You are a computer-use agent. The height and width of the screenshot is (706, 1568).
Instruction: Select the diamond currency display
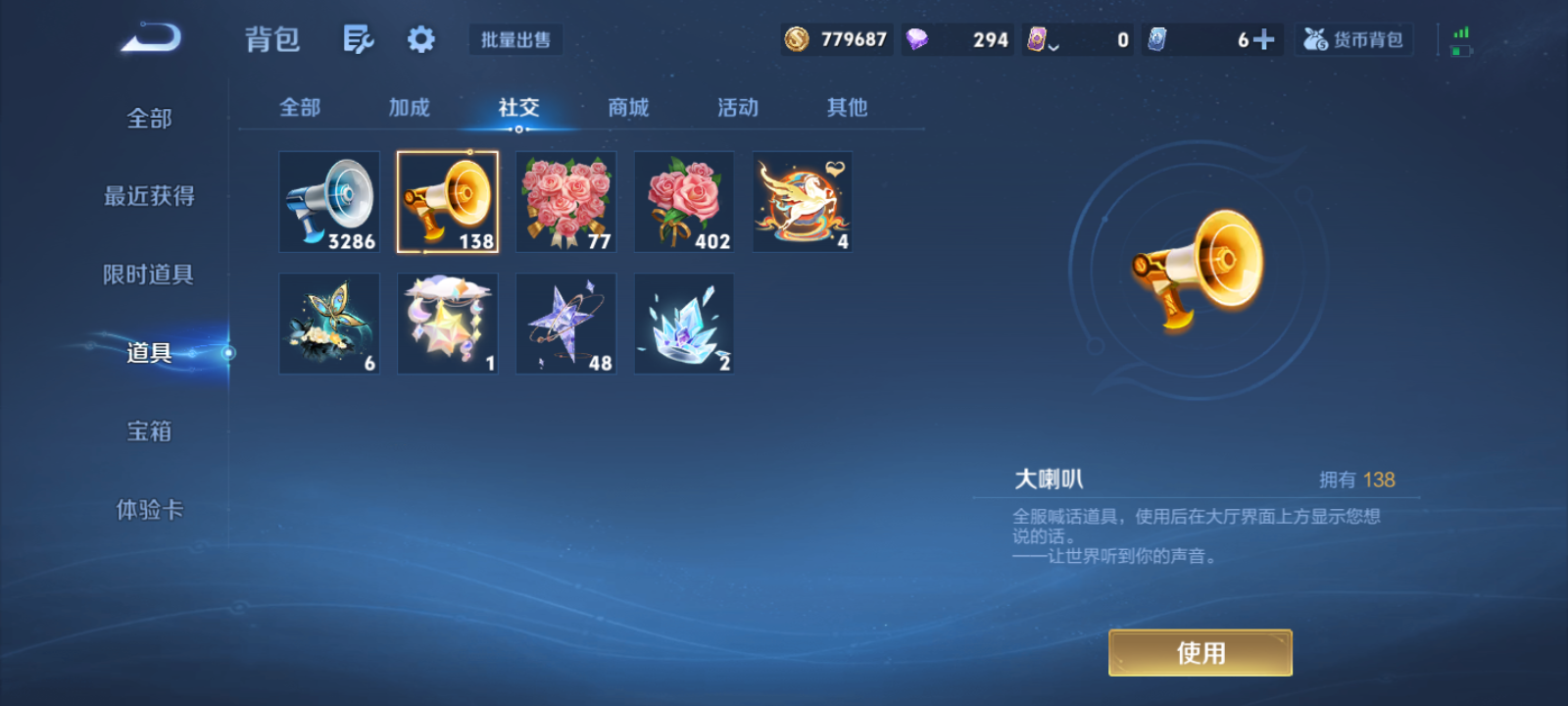tap(955, 39)
